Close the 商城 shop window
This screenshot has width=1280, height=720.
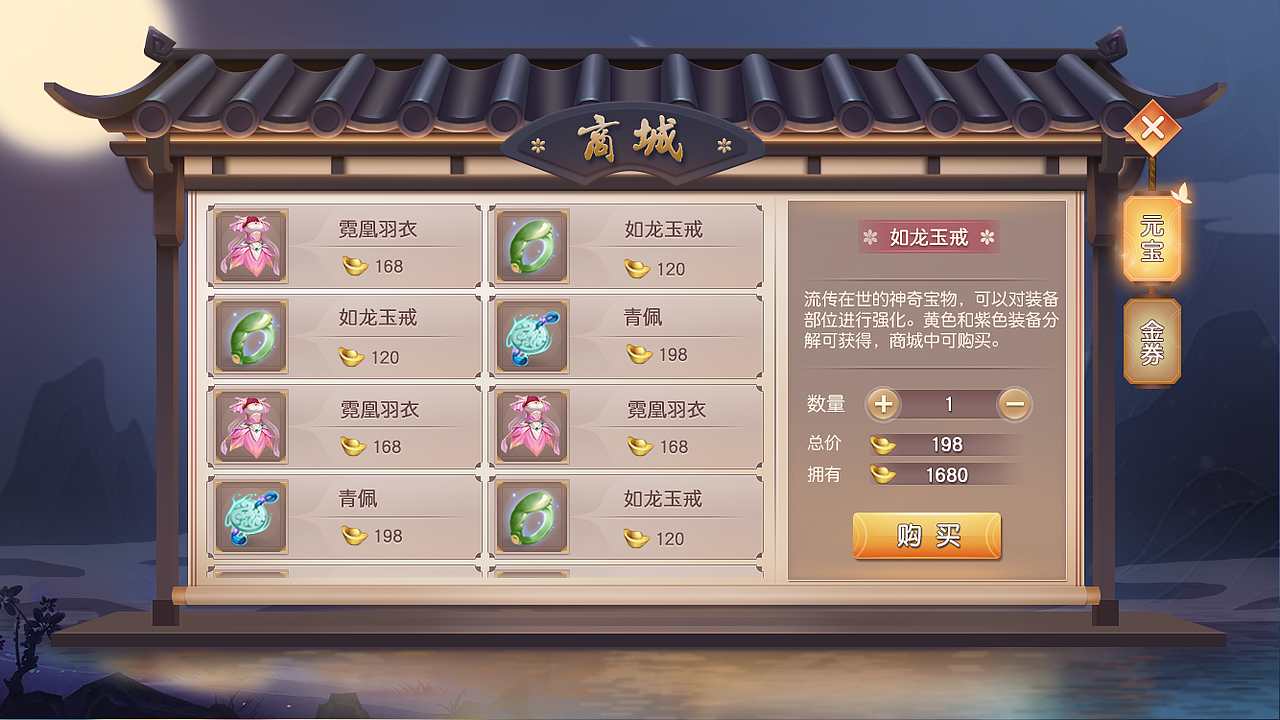point(1152,126)
